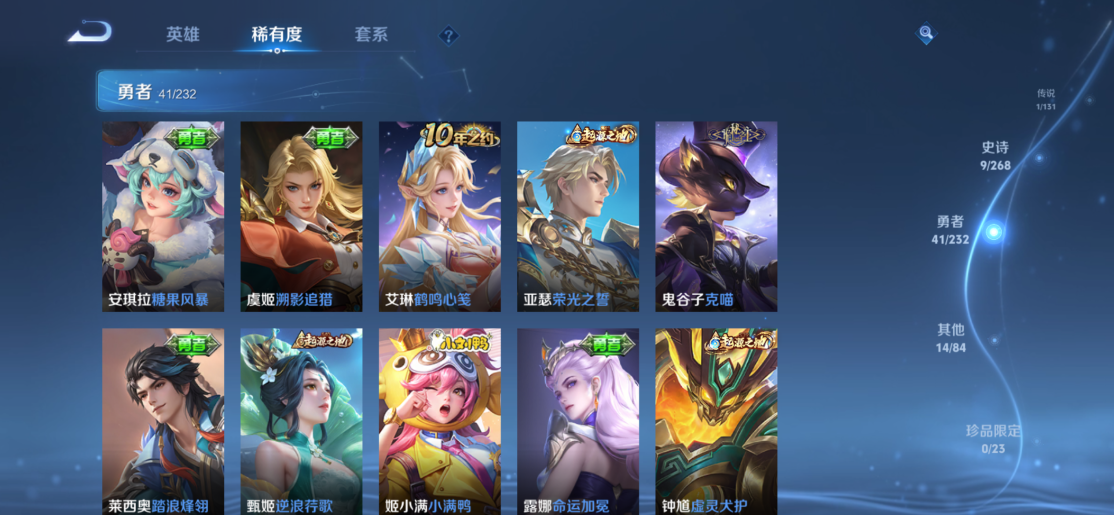Show the 传说 rarity section

tap(1046, 99)
